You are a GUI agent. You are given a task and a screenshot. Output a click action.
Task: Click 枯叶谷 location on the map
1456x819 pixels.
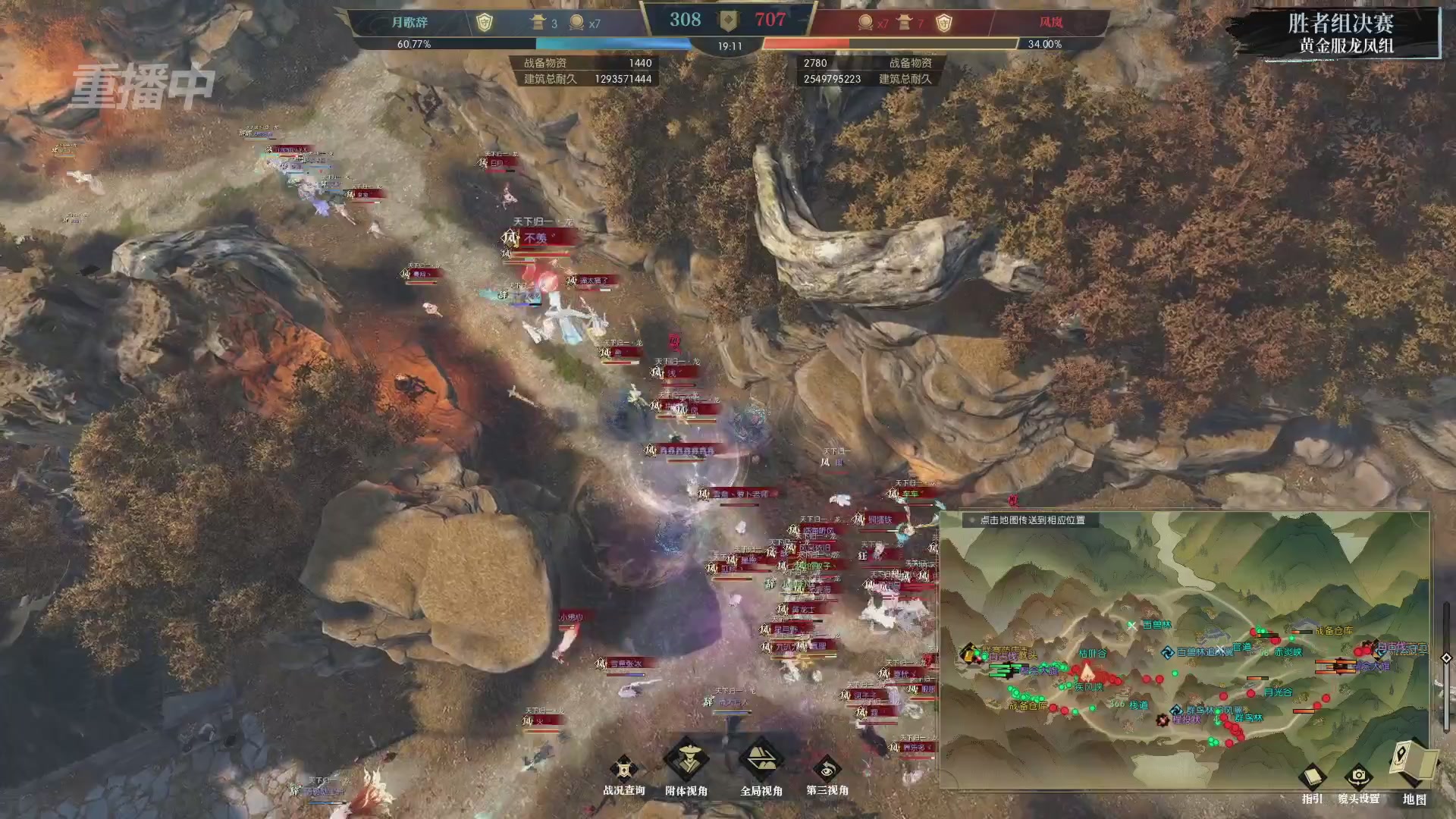(1093, 653)
